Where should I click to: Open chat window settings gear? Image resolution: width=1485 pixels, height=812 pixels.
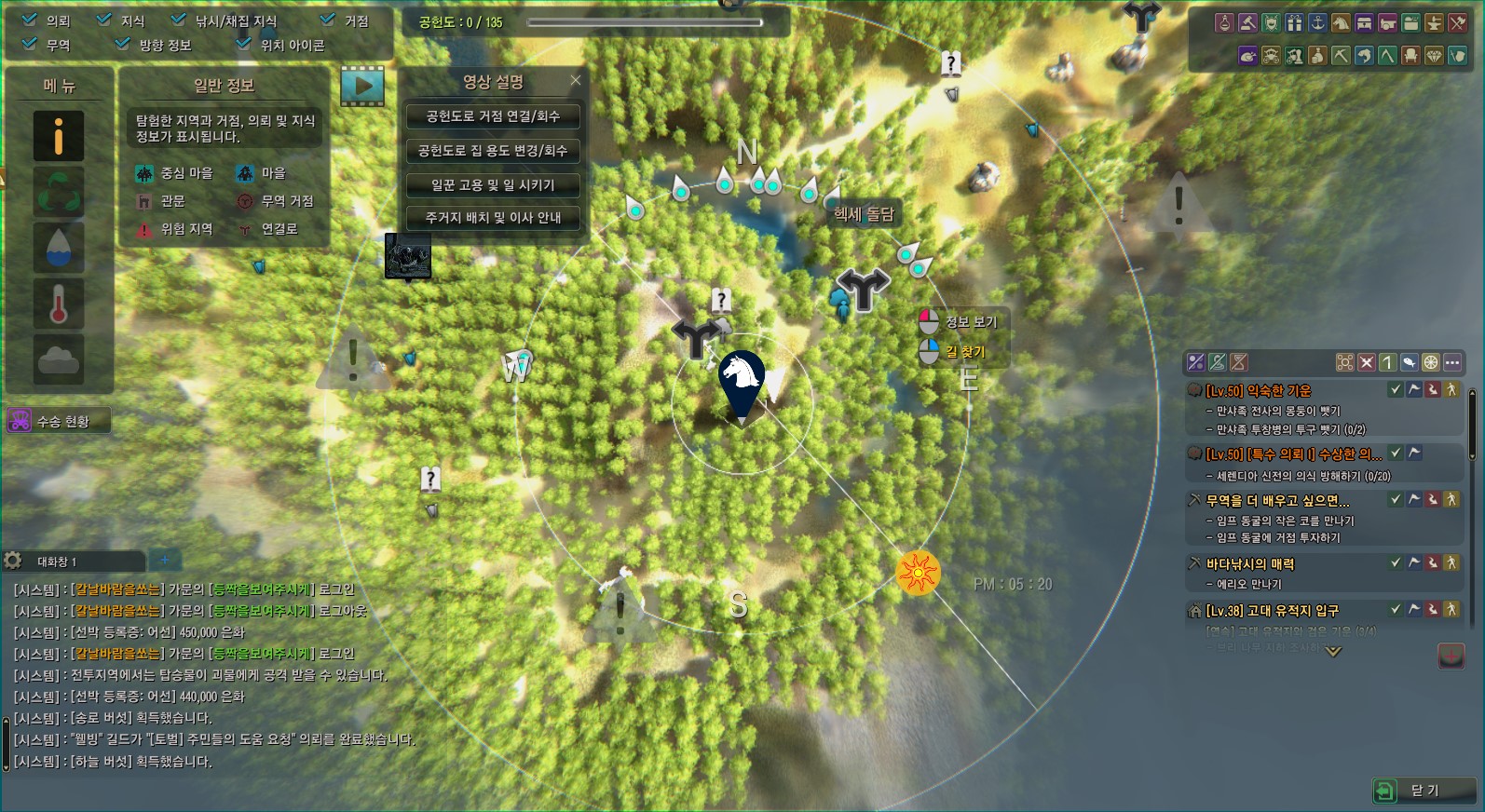pos(13,561)
